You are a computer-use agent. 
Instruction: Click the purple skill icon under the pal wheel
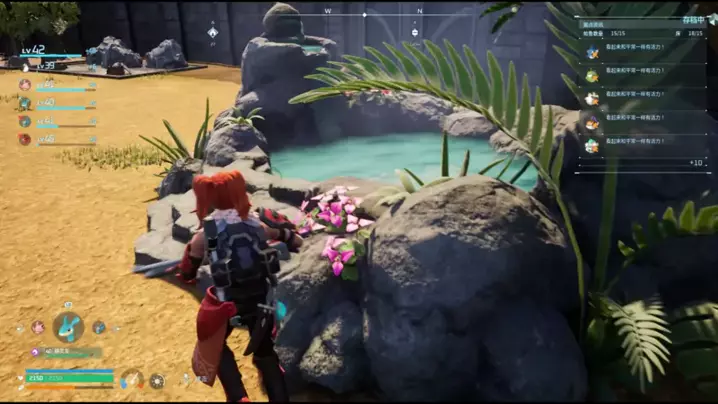35,352
